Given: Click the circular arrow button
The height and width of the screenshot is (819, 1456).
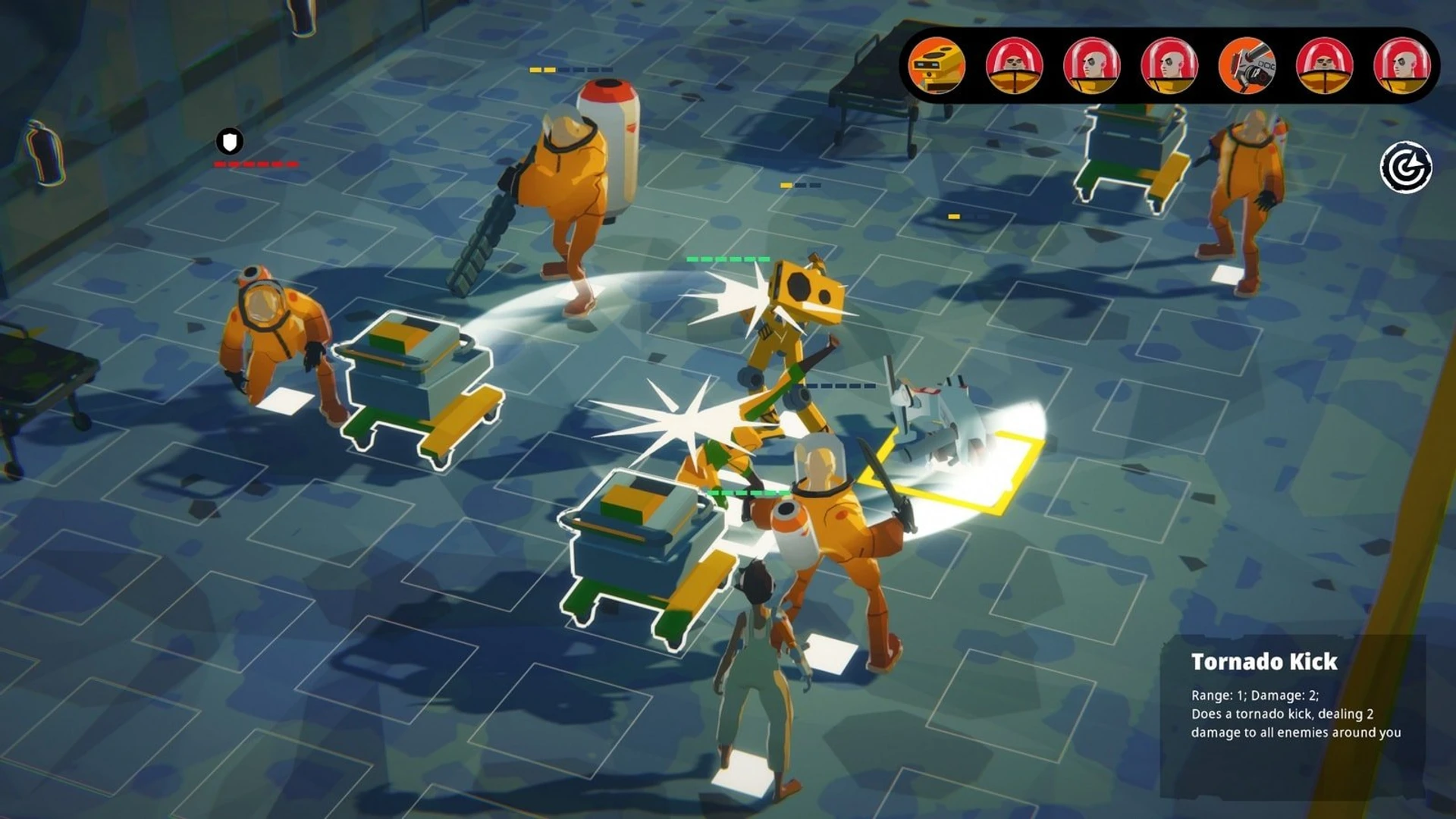Looking at the screenshot, I should coord(1405,168).
